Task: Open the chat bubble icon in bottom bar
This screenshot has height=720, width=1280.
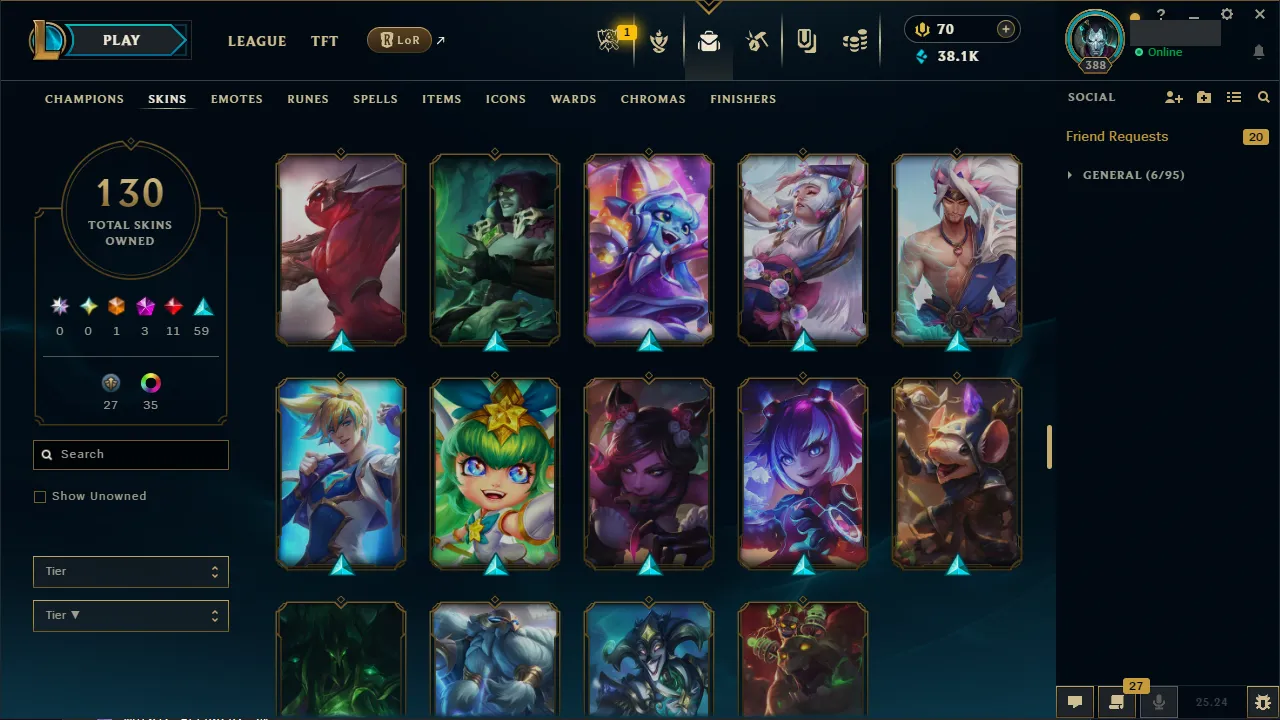Action: [1075, 701]
